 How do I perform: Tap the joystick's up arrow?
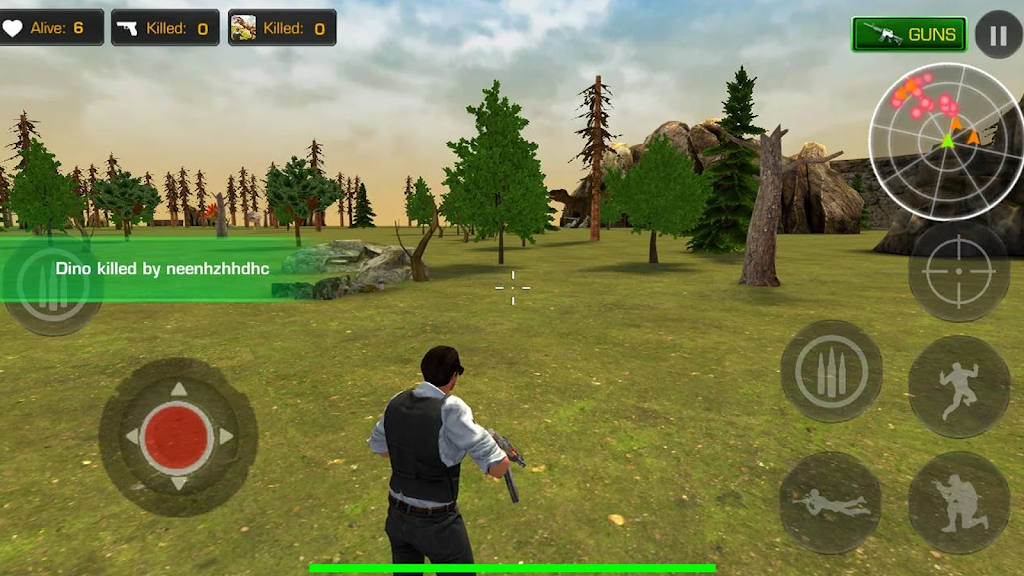(178, 389)
